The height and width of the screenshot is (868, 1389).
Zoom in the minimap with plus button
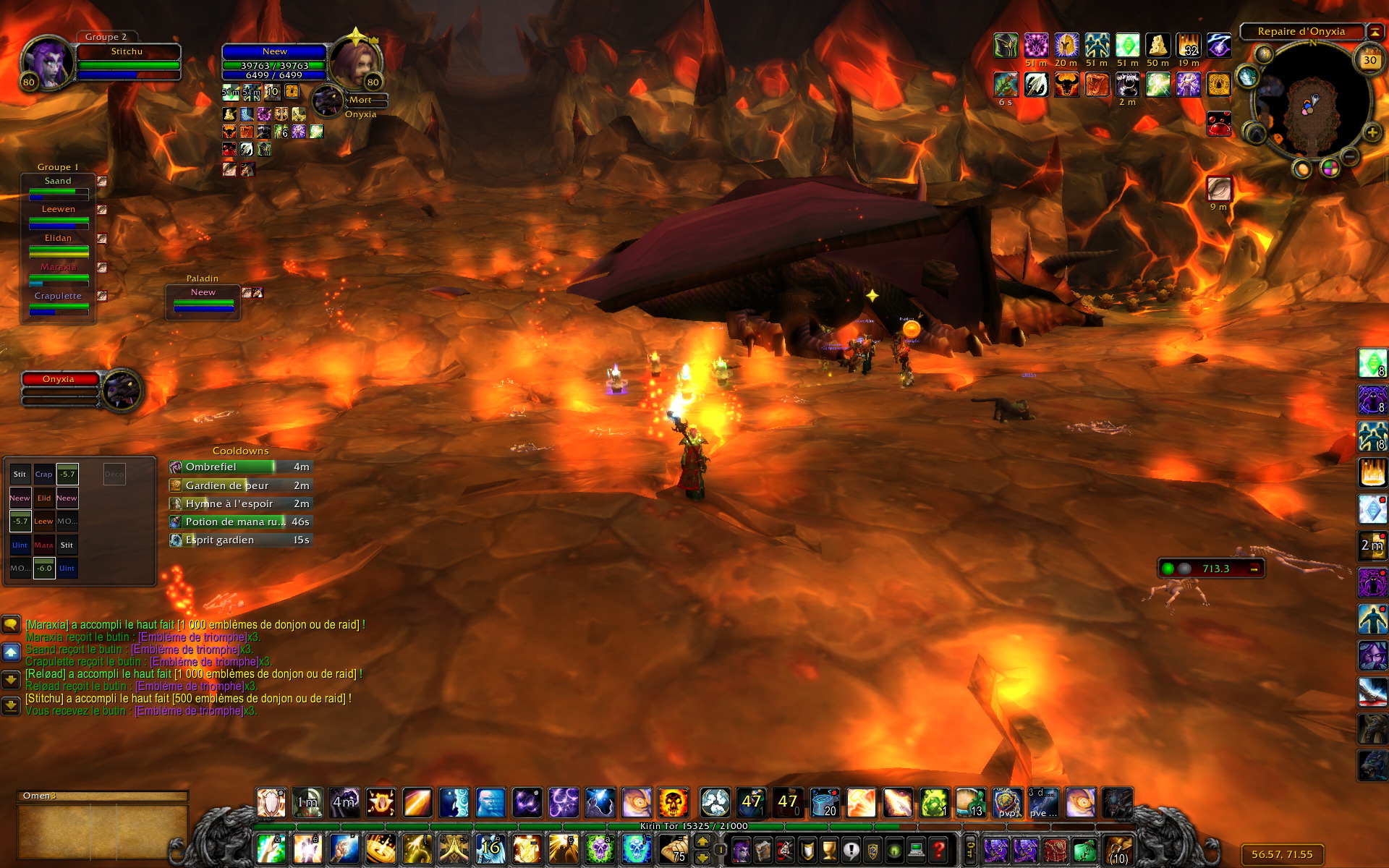click(1372, 132)
